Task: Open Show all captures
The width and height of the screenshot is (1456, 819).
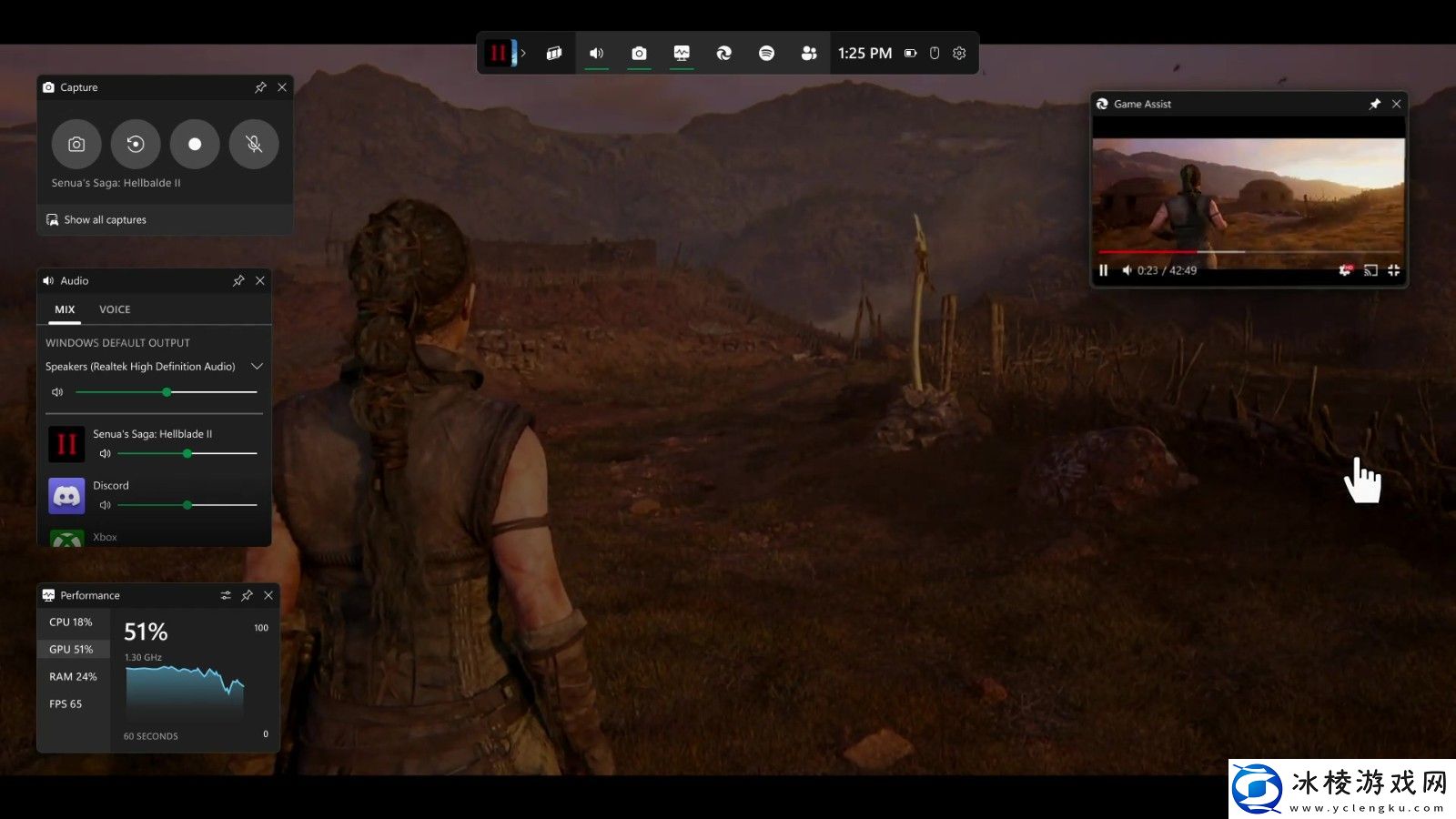Action: 105,220
